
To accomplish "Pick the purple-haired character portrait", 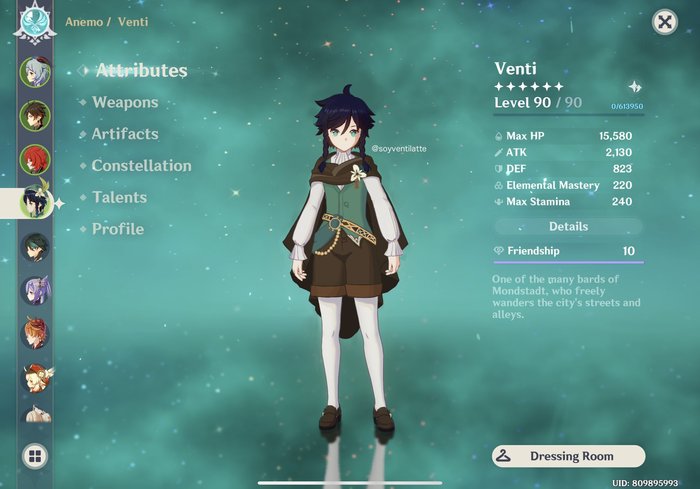I will tap(34, 290).
